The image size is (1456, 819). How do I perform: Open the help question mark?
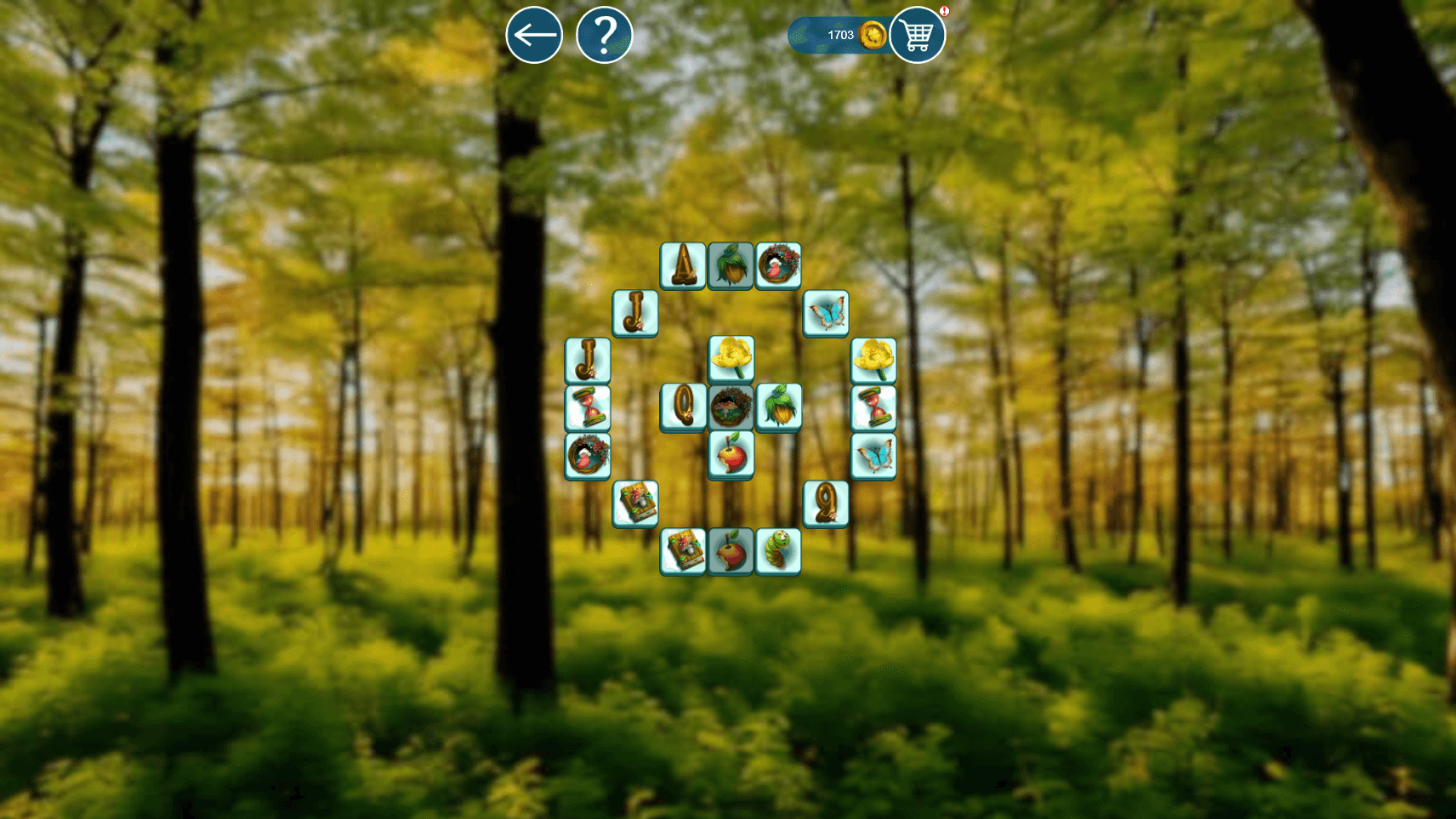point(605,35)
